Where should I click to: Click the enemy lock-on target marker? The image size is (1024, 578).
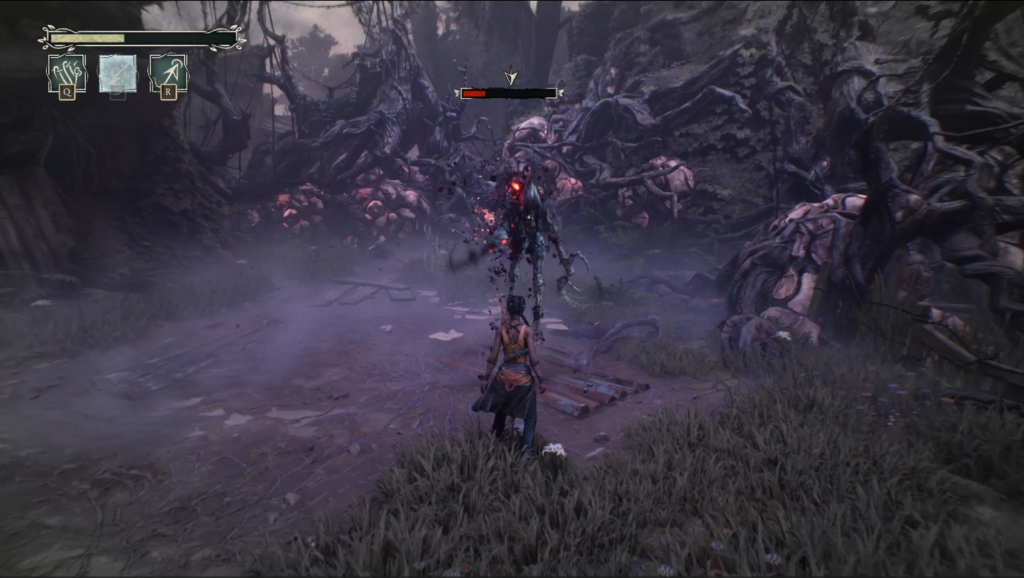pos(511,77)
